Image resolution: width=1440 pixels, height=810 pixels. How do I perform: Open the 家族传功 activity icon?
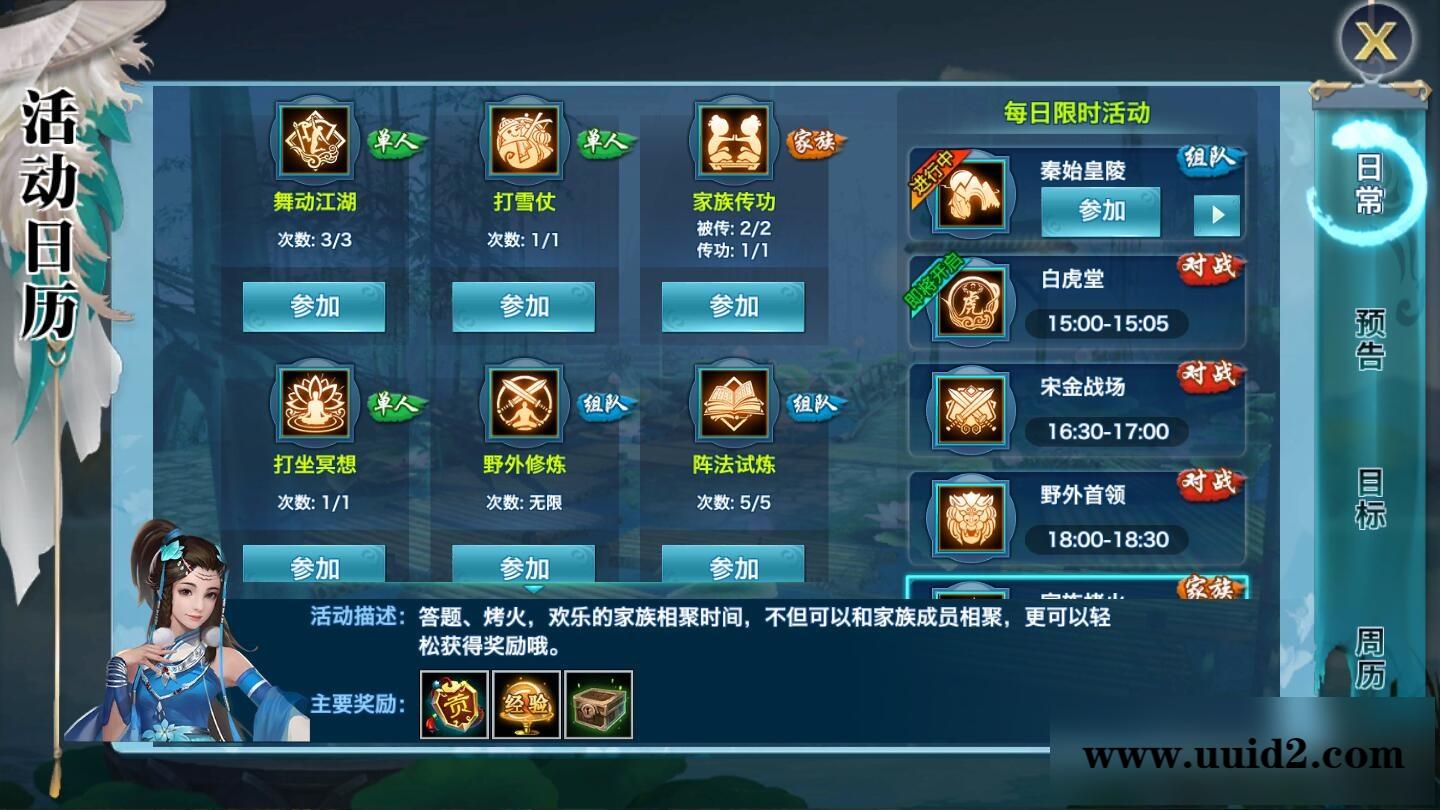coord(734,138)
